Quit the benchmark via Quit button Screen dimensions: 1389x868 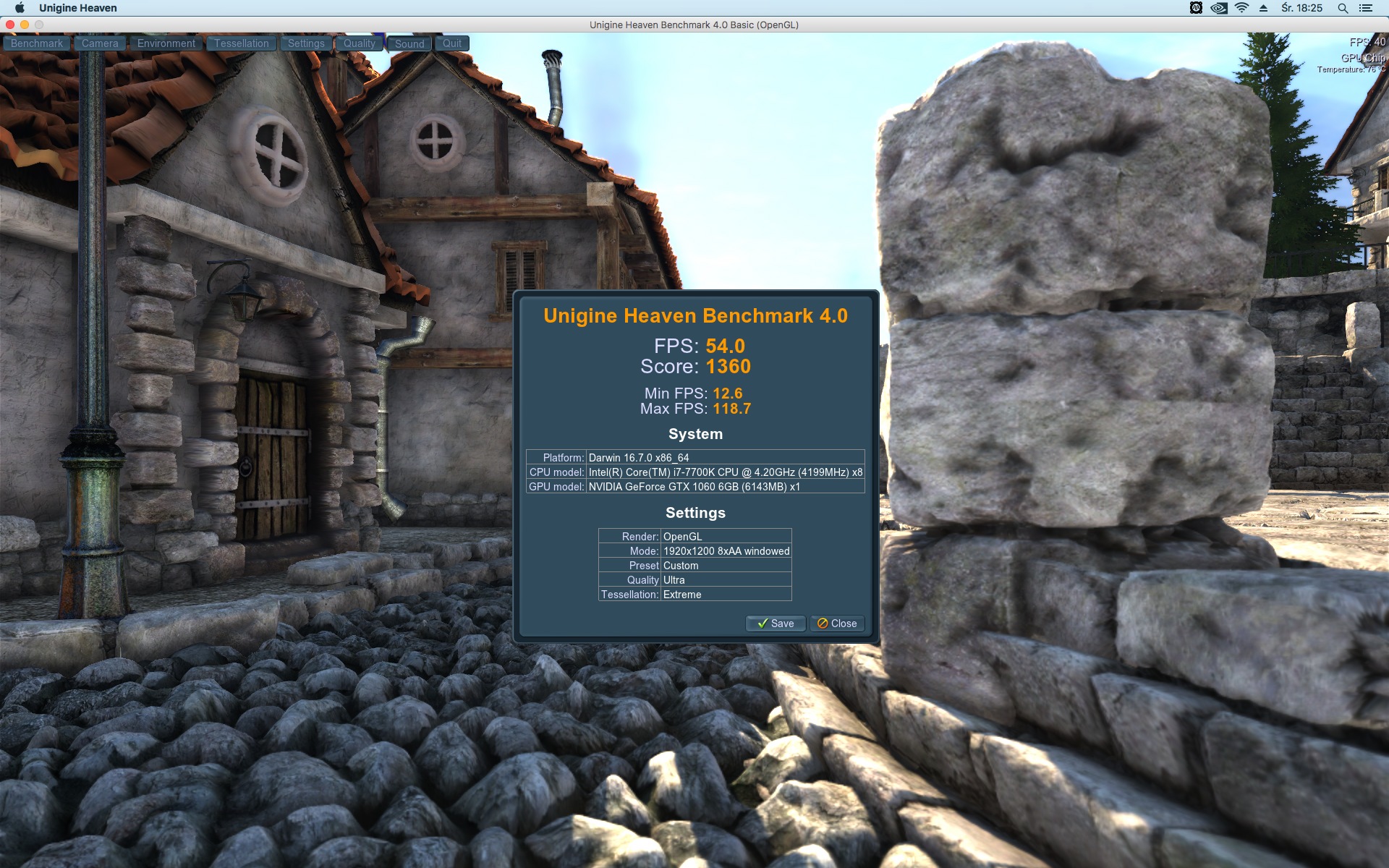452,43
